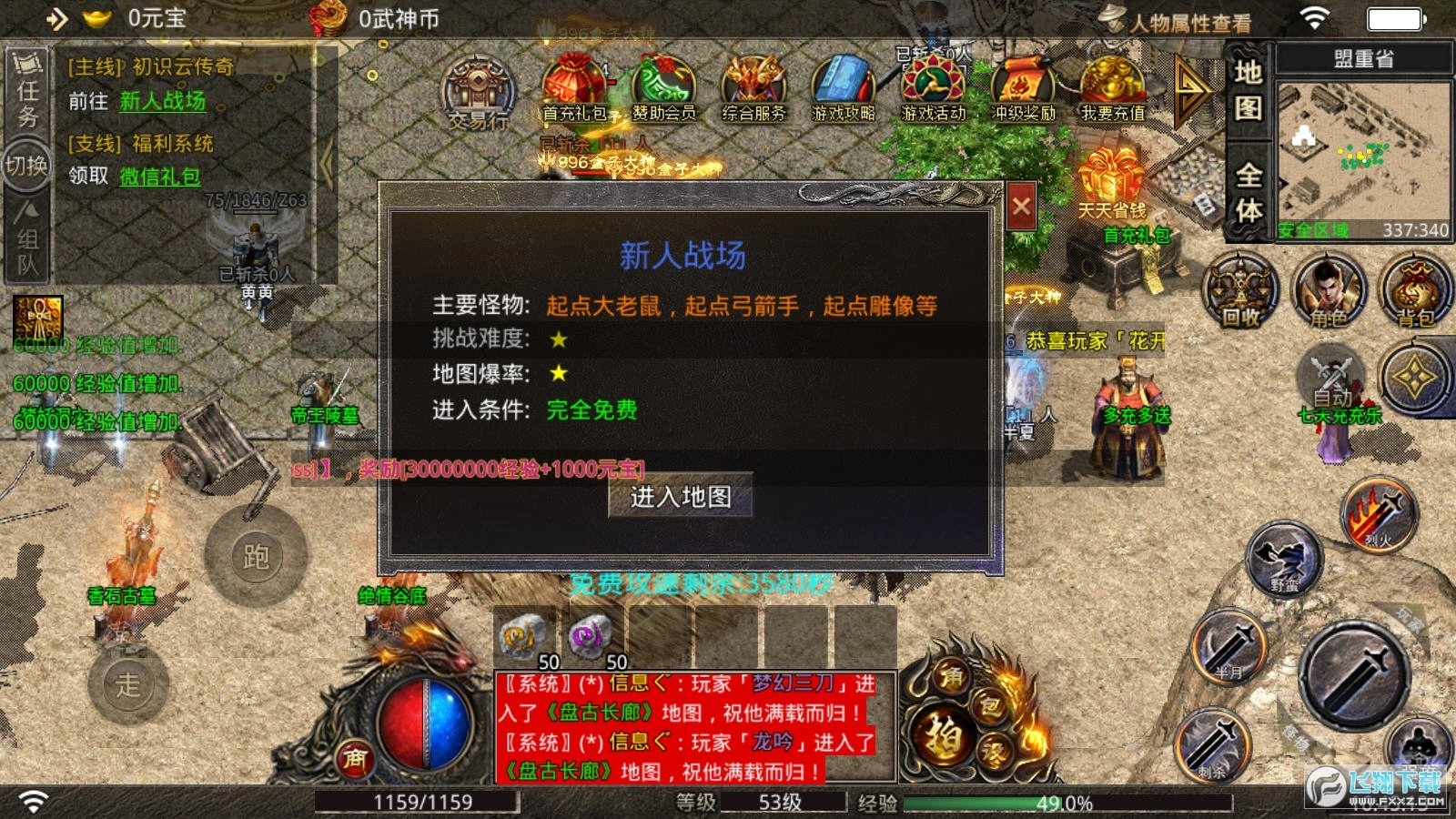Click the 回收 recycle icon
This screenshot has width=1456, height=819.
pos(1238,291)
